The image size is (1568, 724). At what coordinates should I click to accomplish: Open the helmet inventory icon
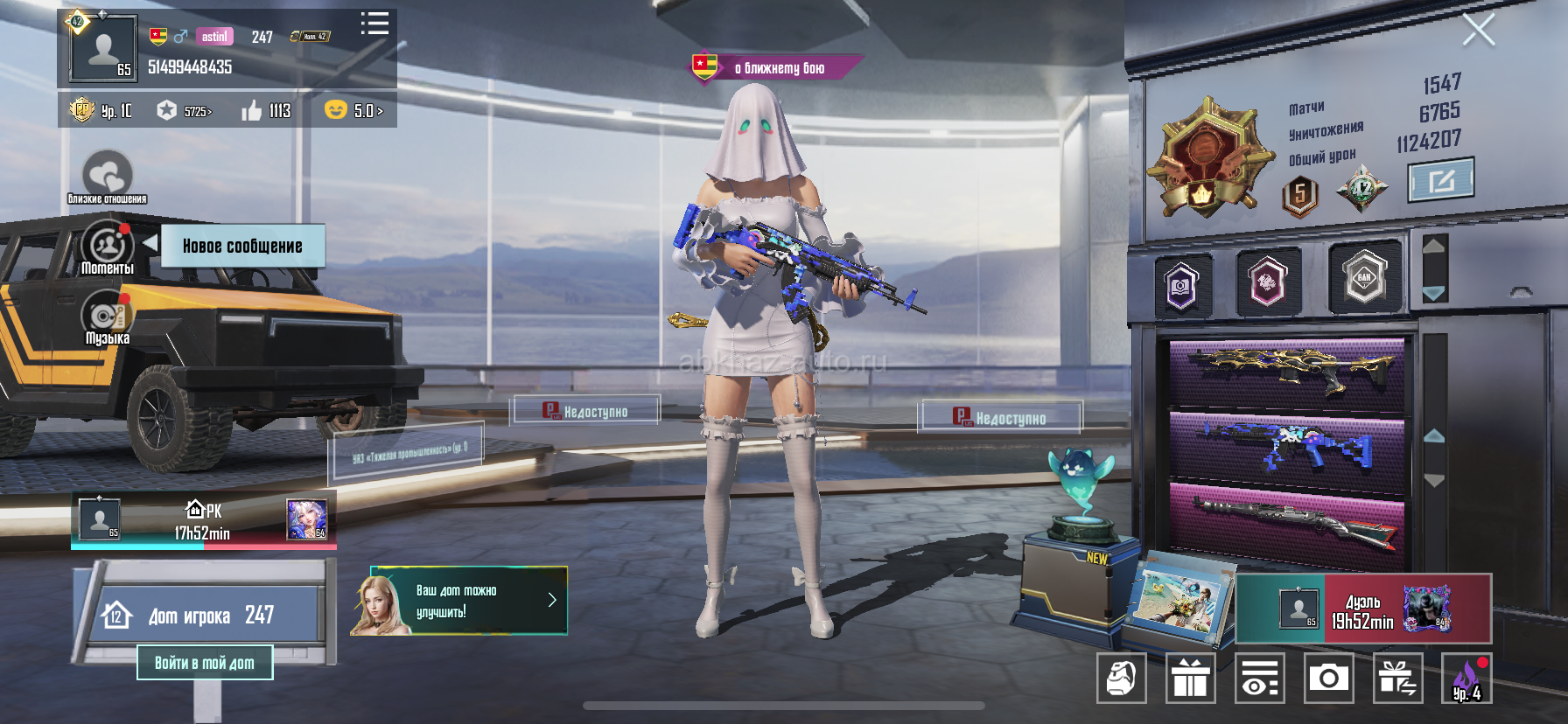tap(1121, 678)
